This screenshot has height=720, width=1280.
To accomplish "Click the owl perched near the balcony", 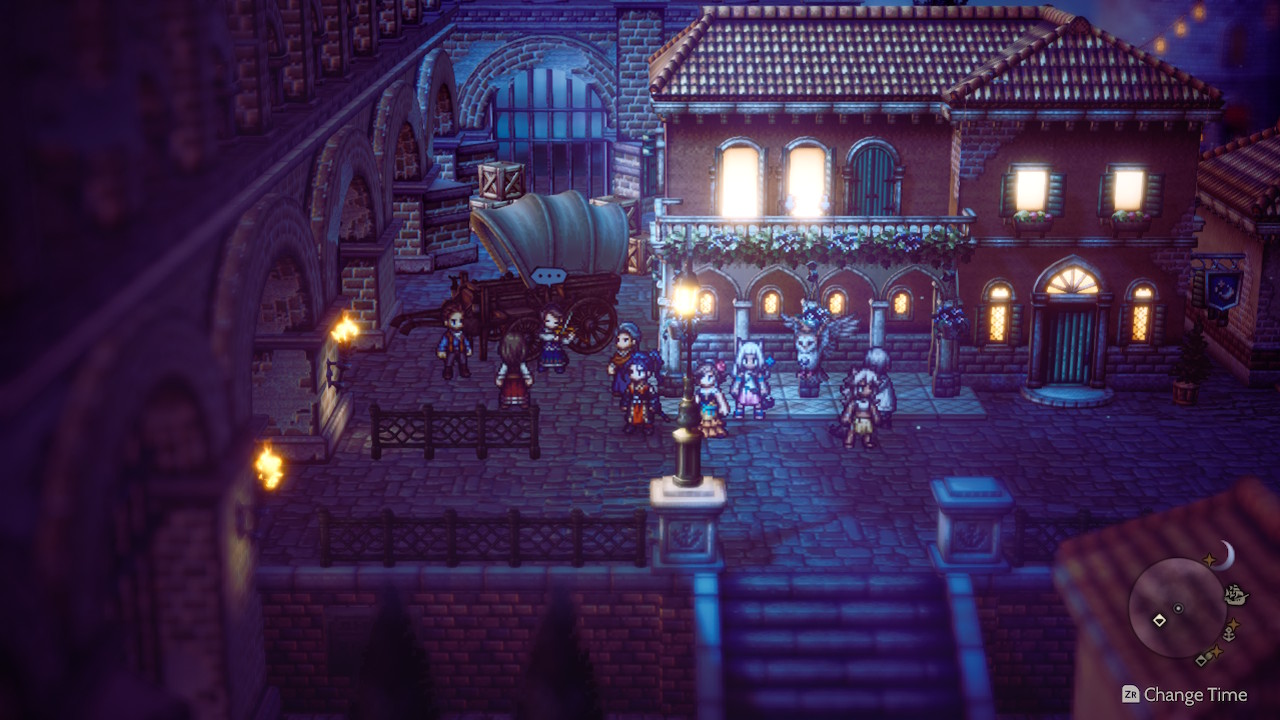I will 811,336.
